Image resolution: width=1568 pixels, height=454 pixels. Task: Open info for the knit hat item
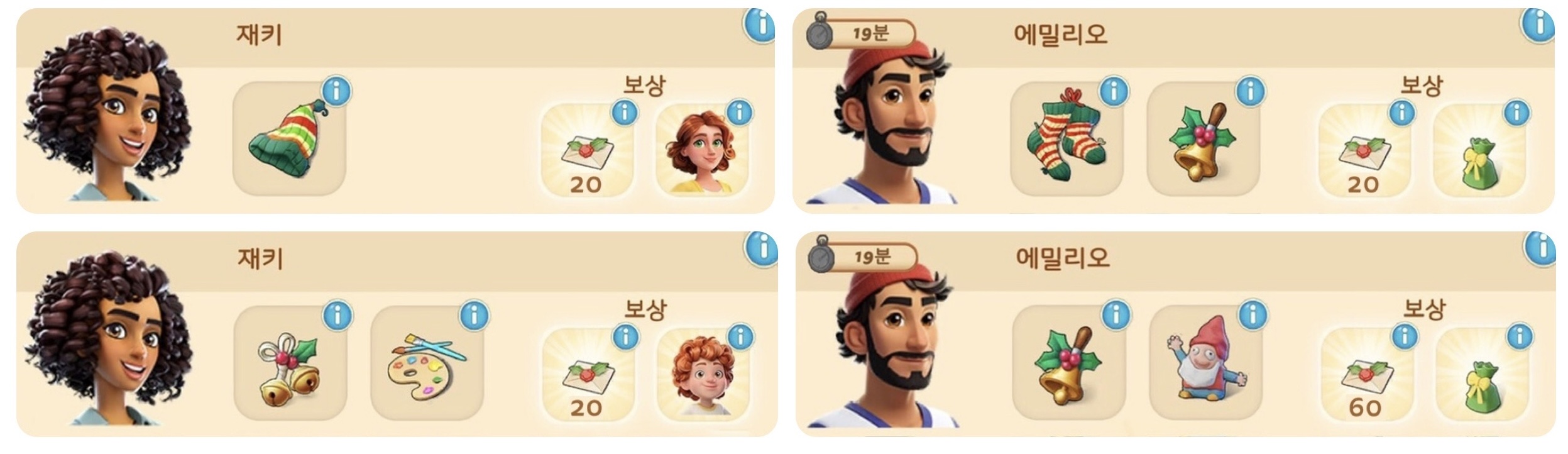(x=337, y=92)
